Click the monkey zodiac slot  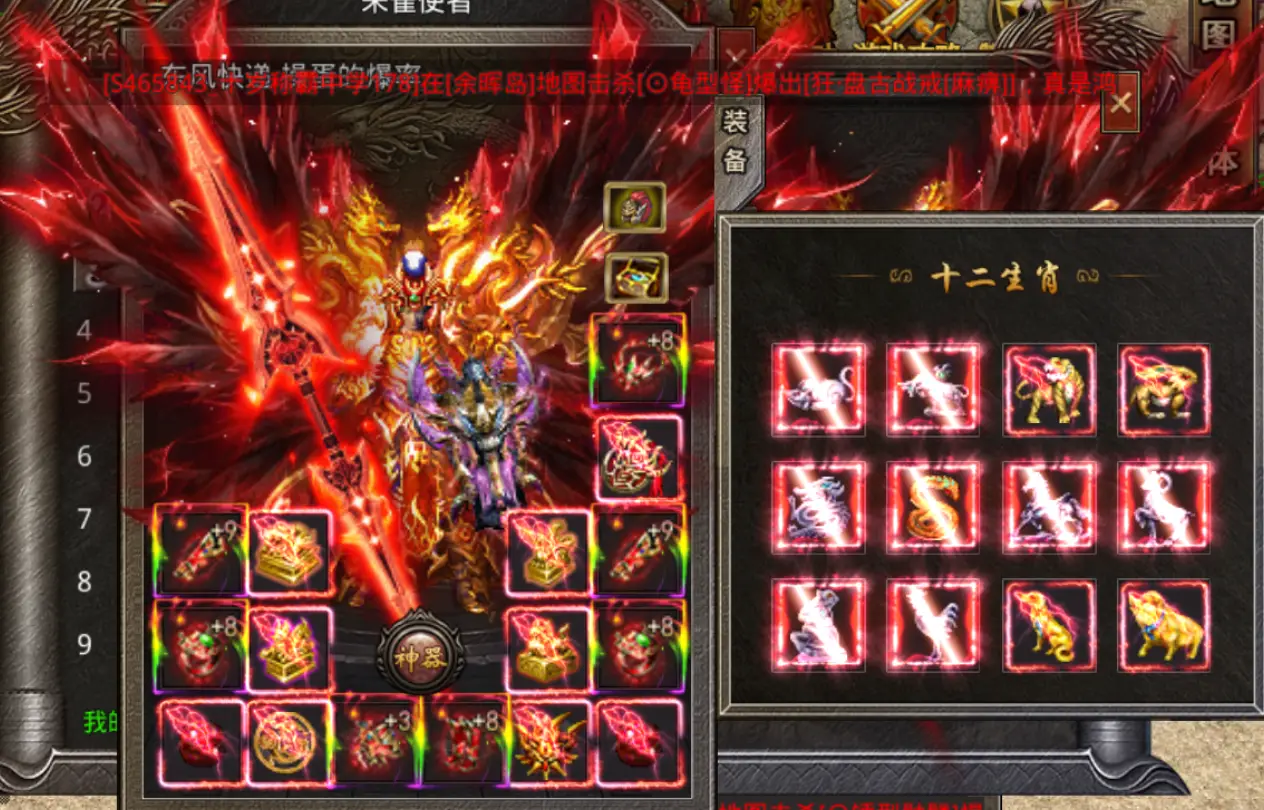(x=818, y=625)
